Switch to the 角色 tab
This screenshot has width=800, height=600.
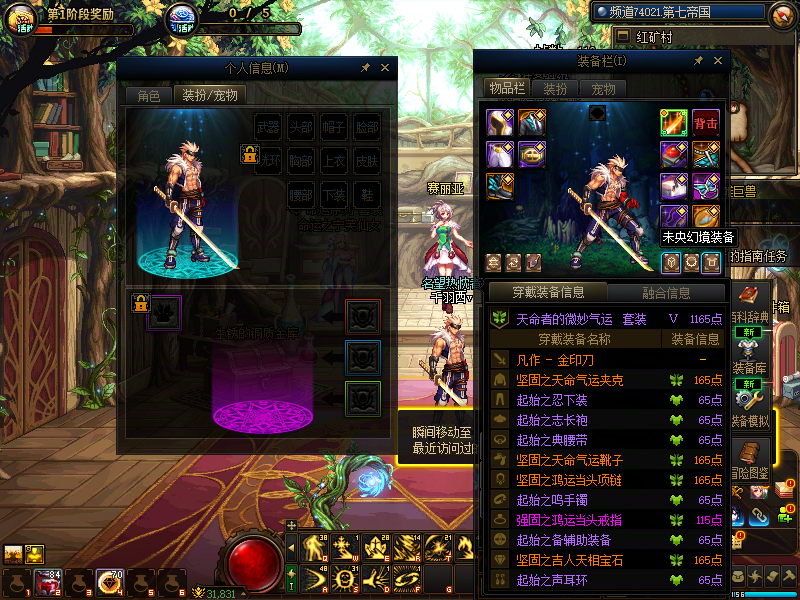click(148, 96)
